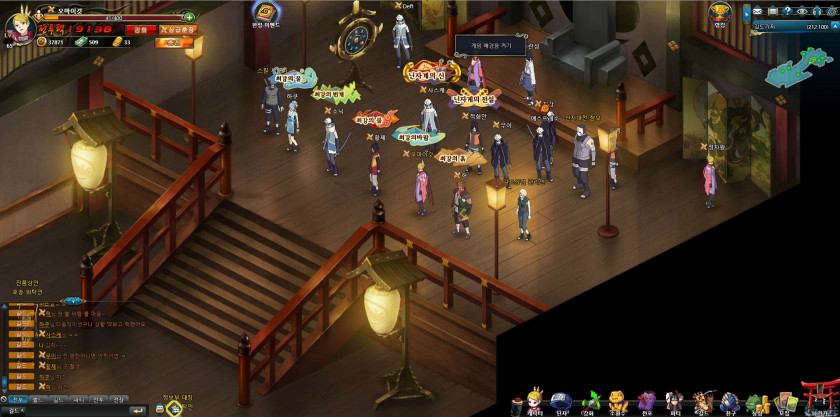The height and width of the screenshot is (417, 840).
Task: Open the player avatar portrait
Action: (x=20, y=24)
